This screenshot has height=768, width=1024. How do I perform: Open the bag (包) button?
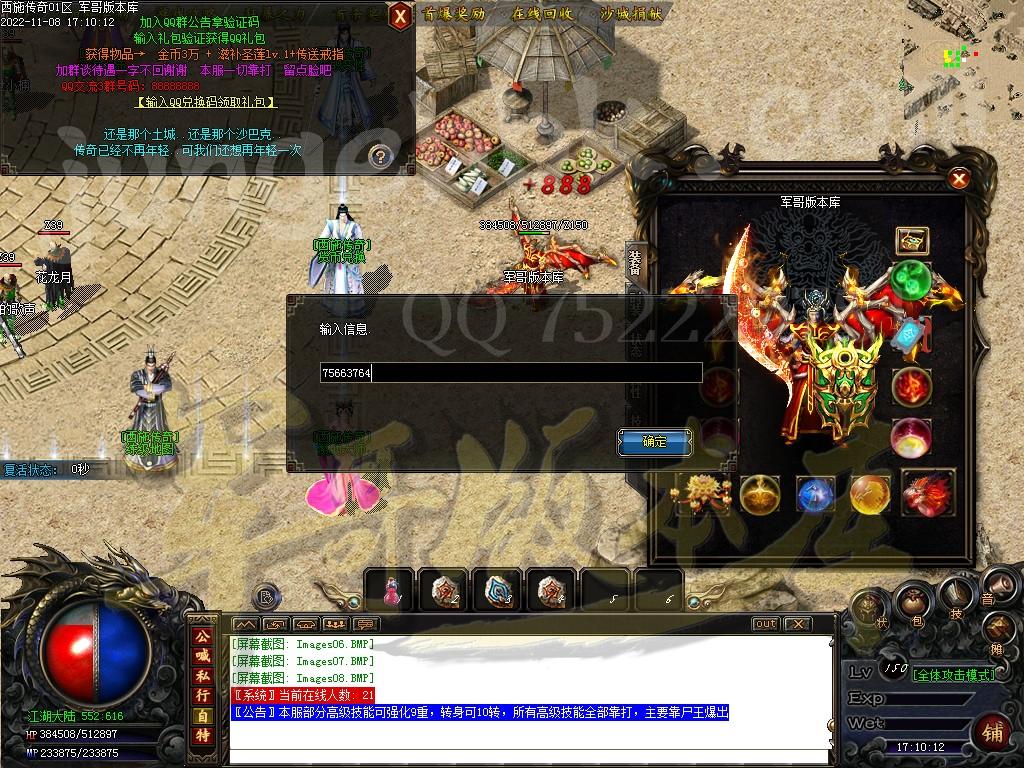tap(911, 602)
